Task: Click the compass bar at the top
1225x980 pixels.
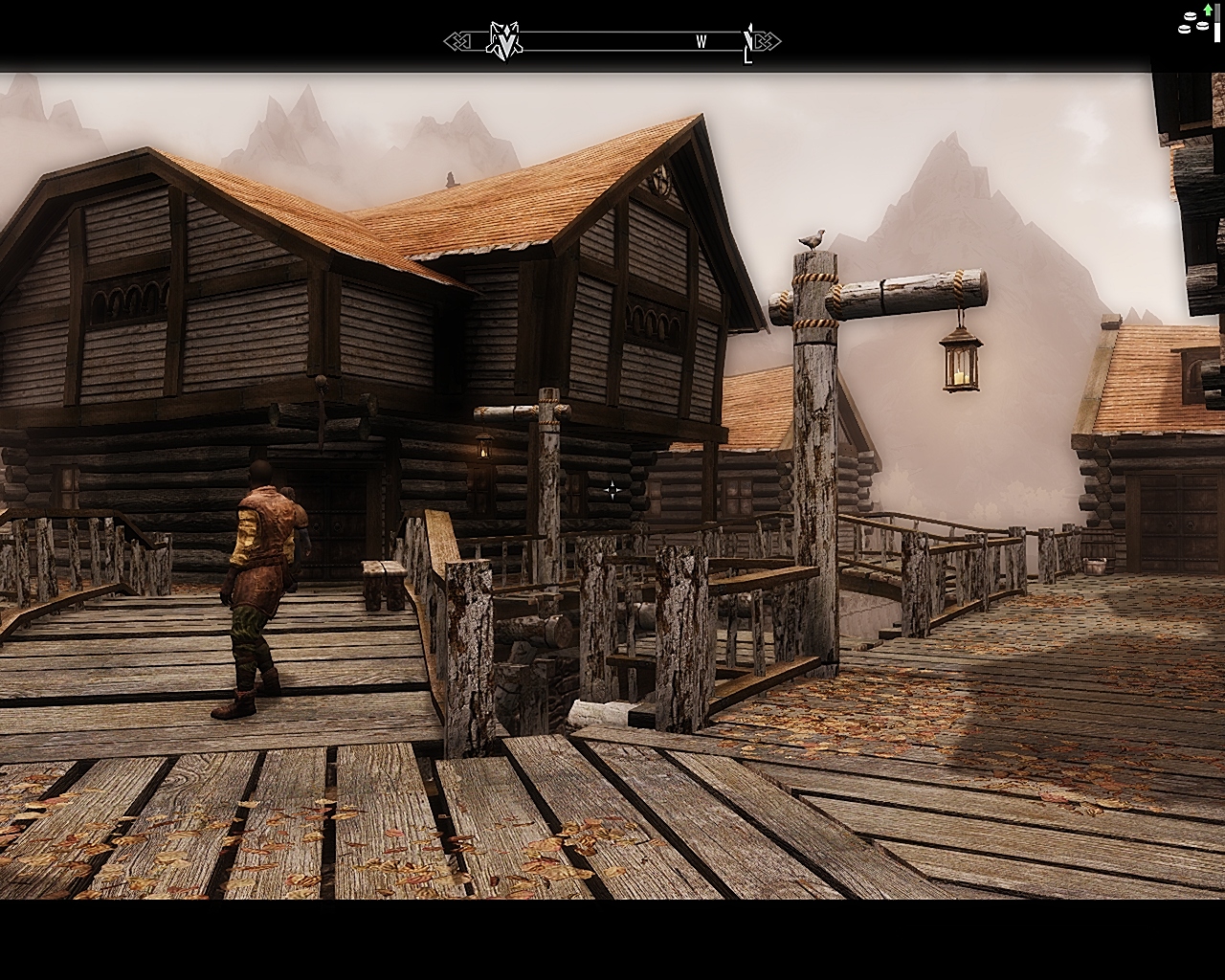Action: 612,41
